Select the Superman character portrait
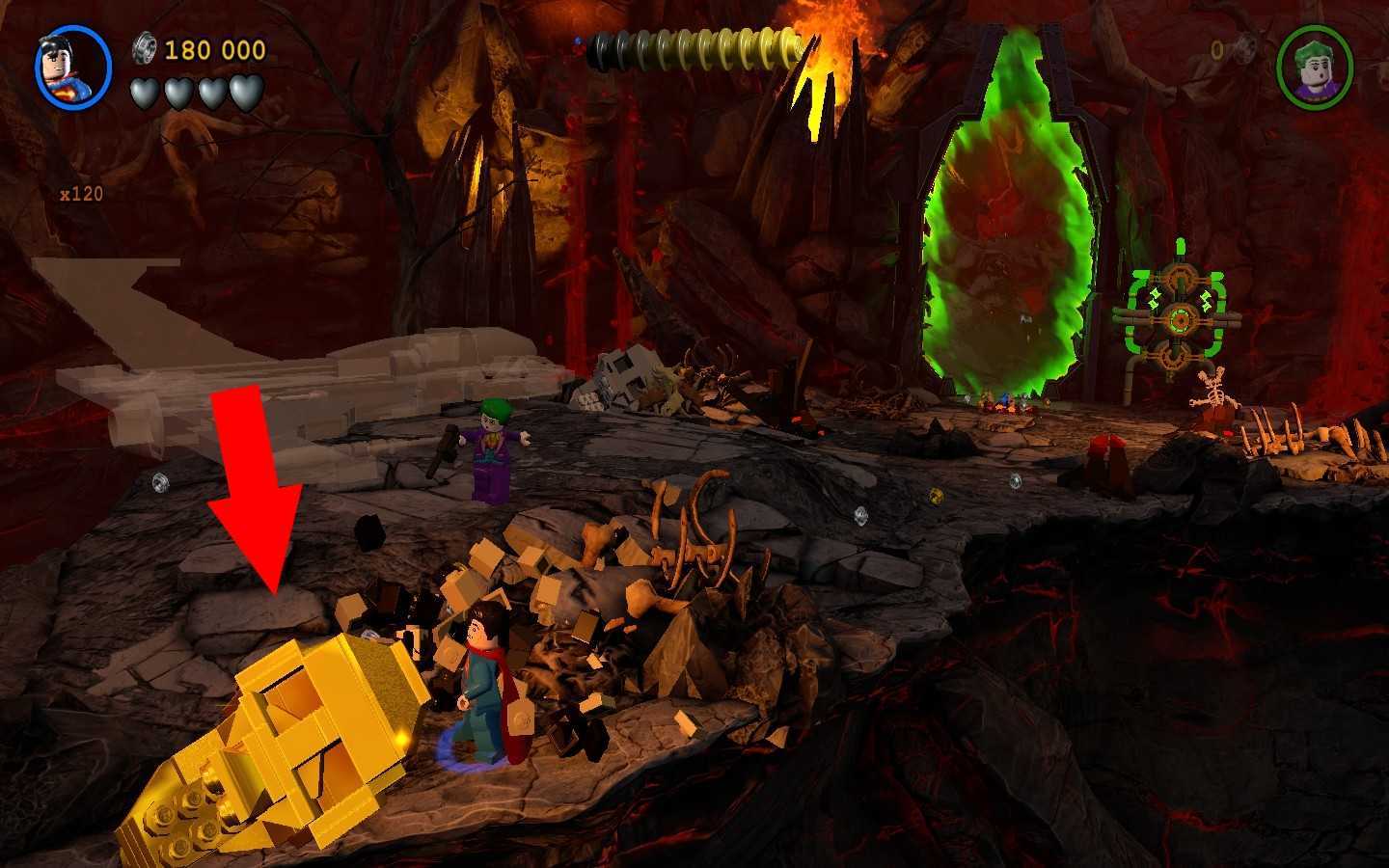 coord(73,68)
